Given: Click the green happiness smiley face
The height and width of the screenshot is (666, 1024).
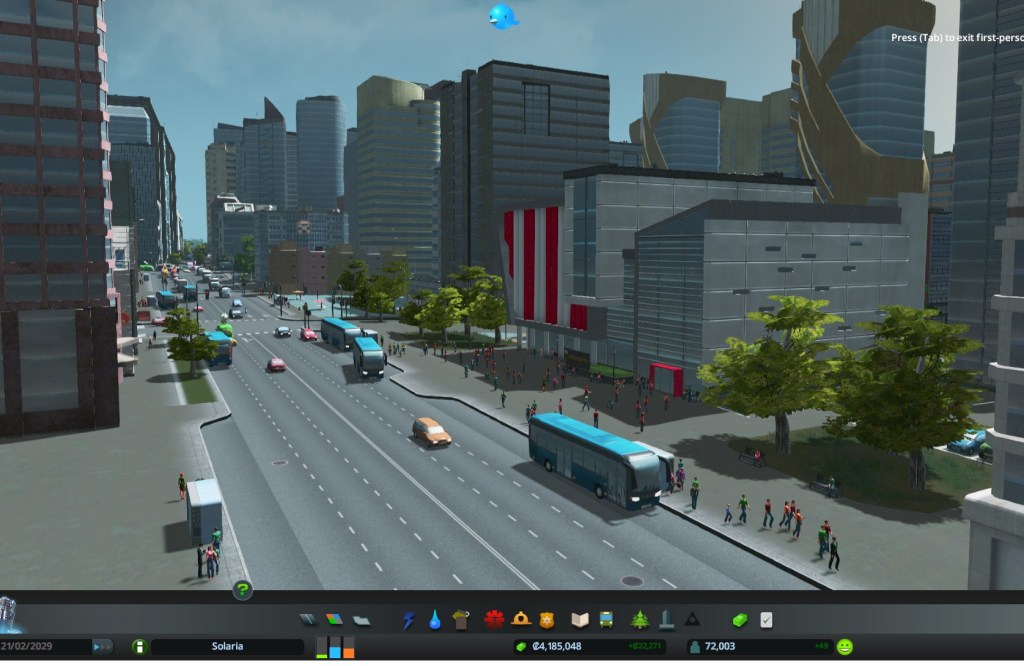Looking at the screenshot, I should [x=845, y=647].
